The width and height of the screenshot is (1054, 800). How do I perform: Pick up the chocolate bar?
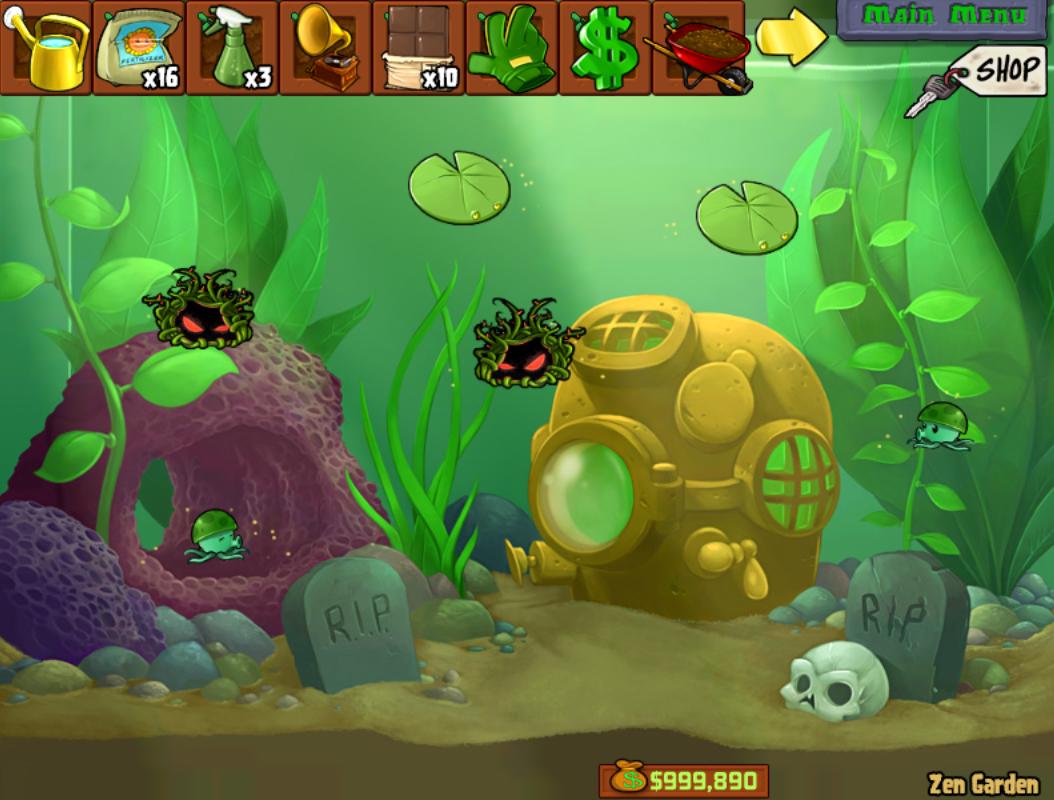point(418,48)
